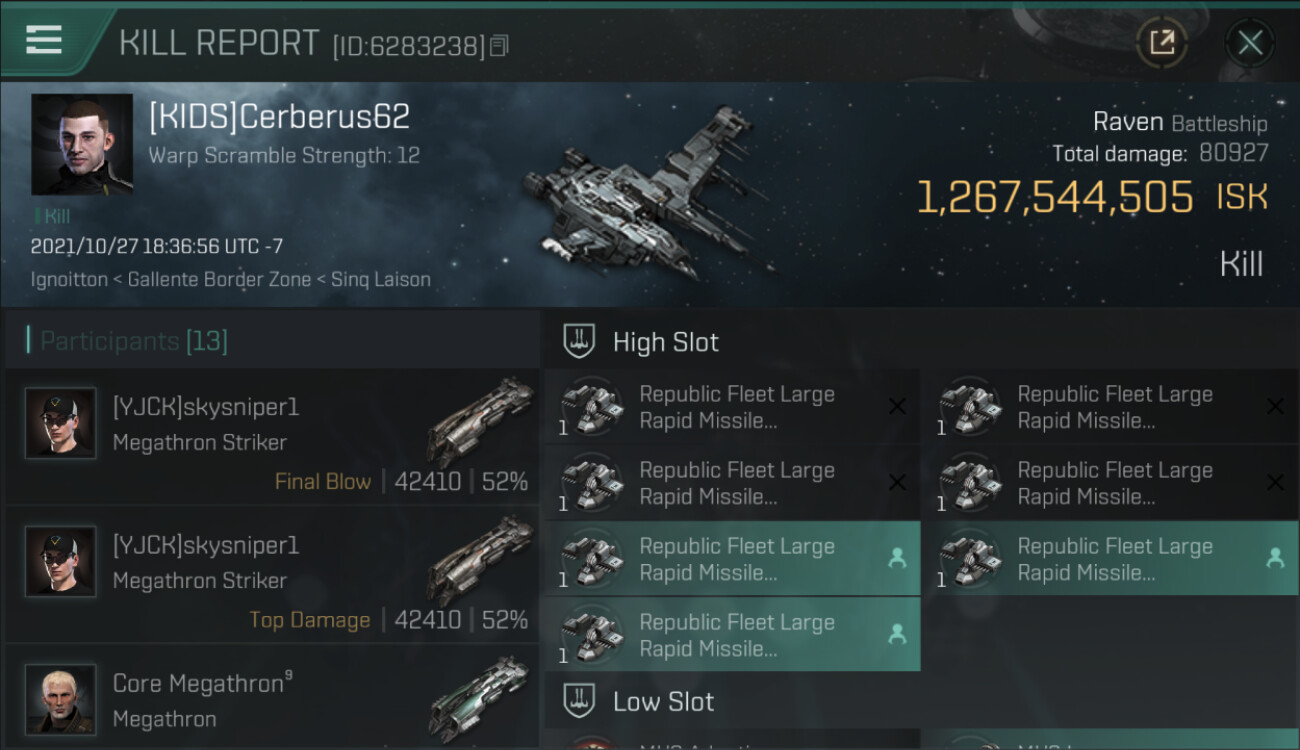Screen dimensions: 1300x750
Task: Open the Low Slot section header
Action: [663, 702]
